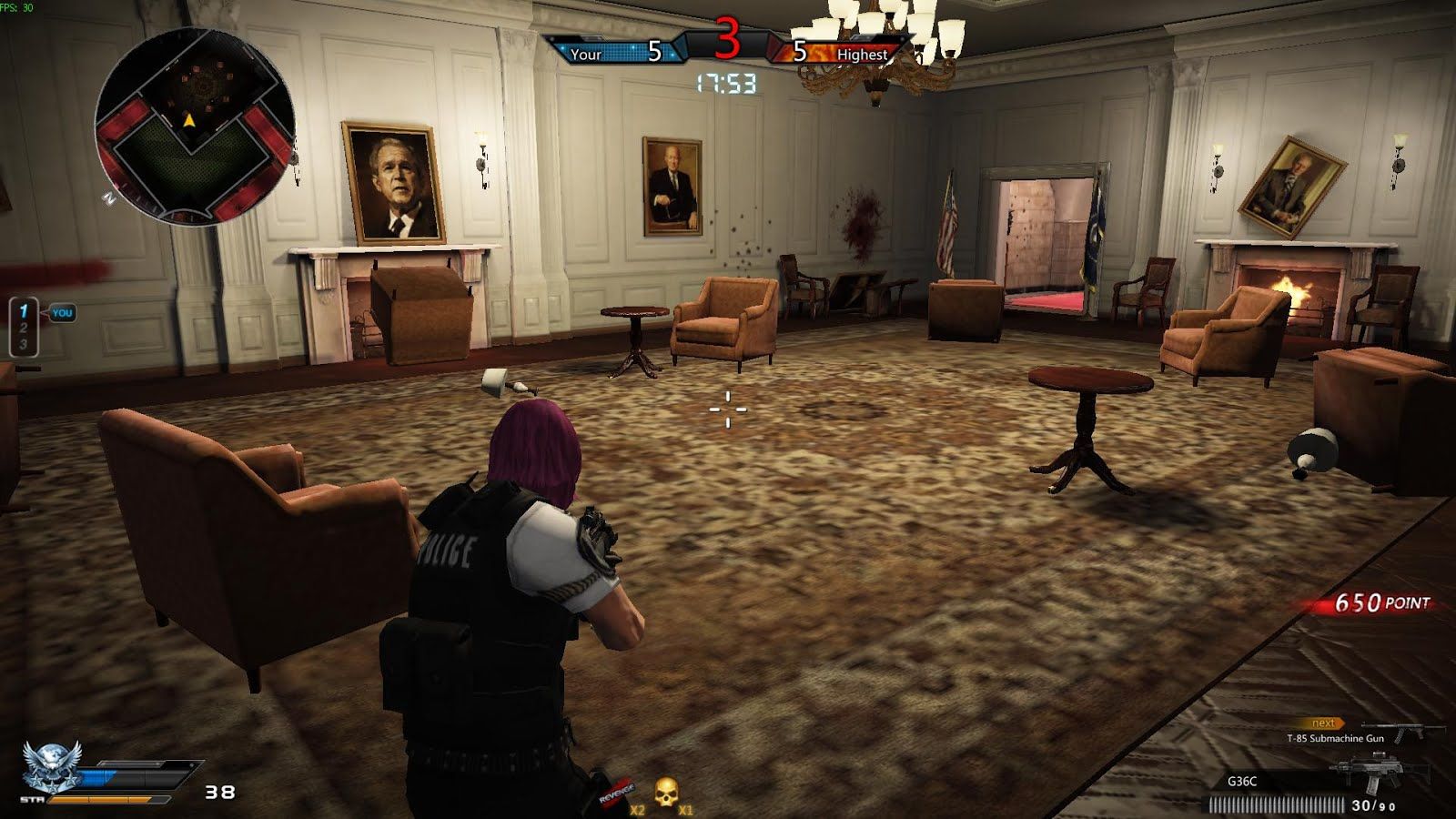Select the rank 1 YOU leaderboard entry

pos(41,312)
